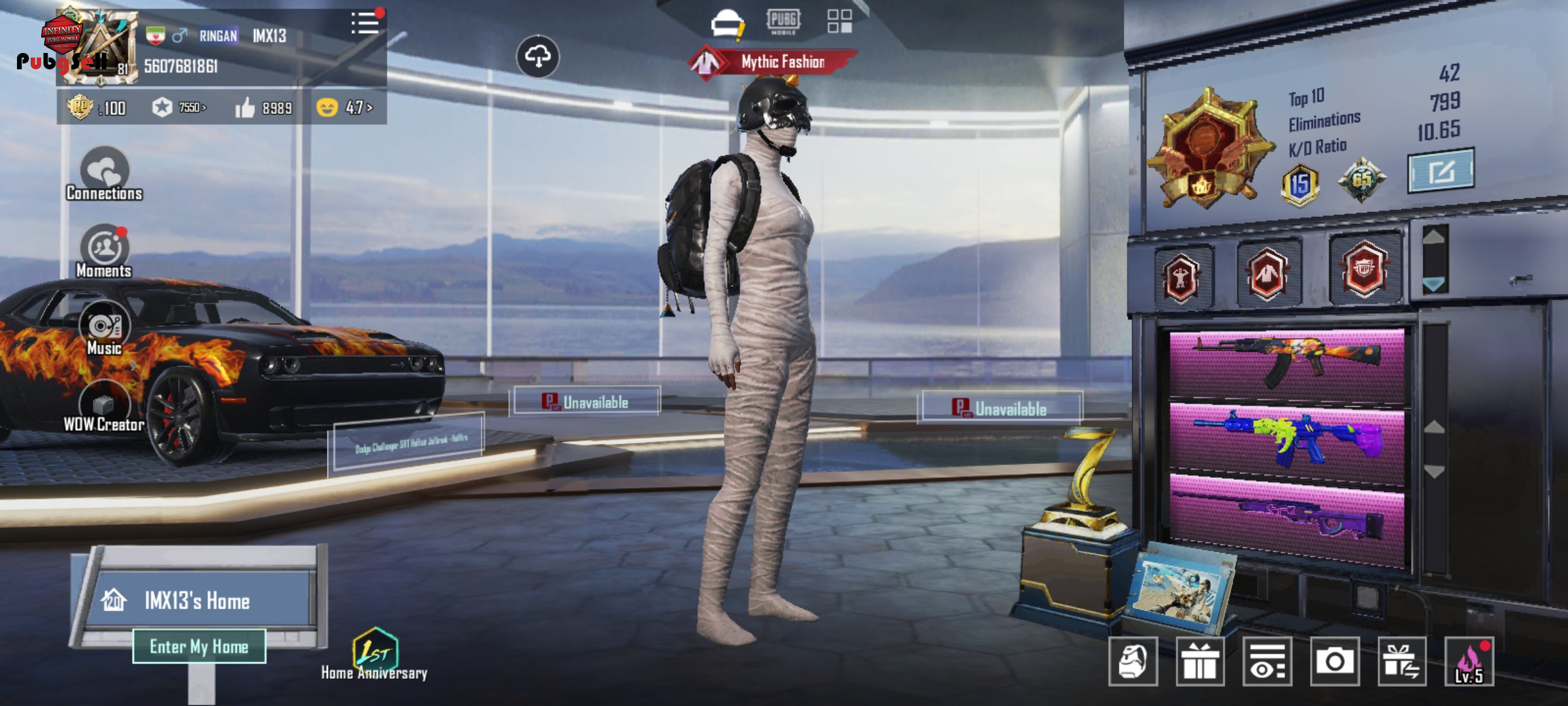Select the Mythic Fashion title banner
This screenshot has height=706, width=1568.
tap(775, 62)
